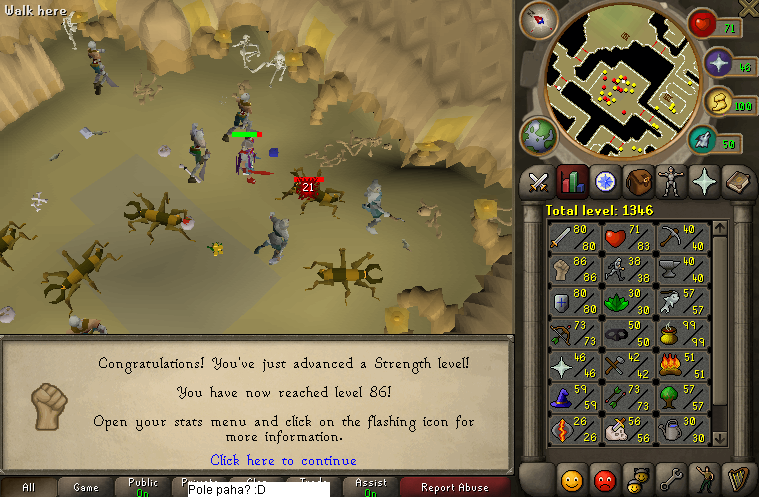Switch to the Prayer star tab
This screenshot has height=497, width=759.
[704, 182]
